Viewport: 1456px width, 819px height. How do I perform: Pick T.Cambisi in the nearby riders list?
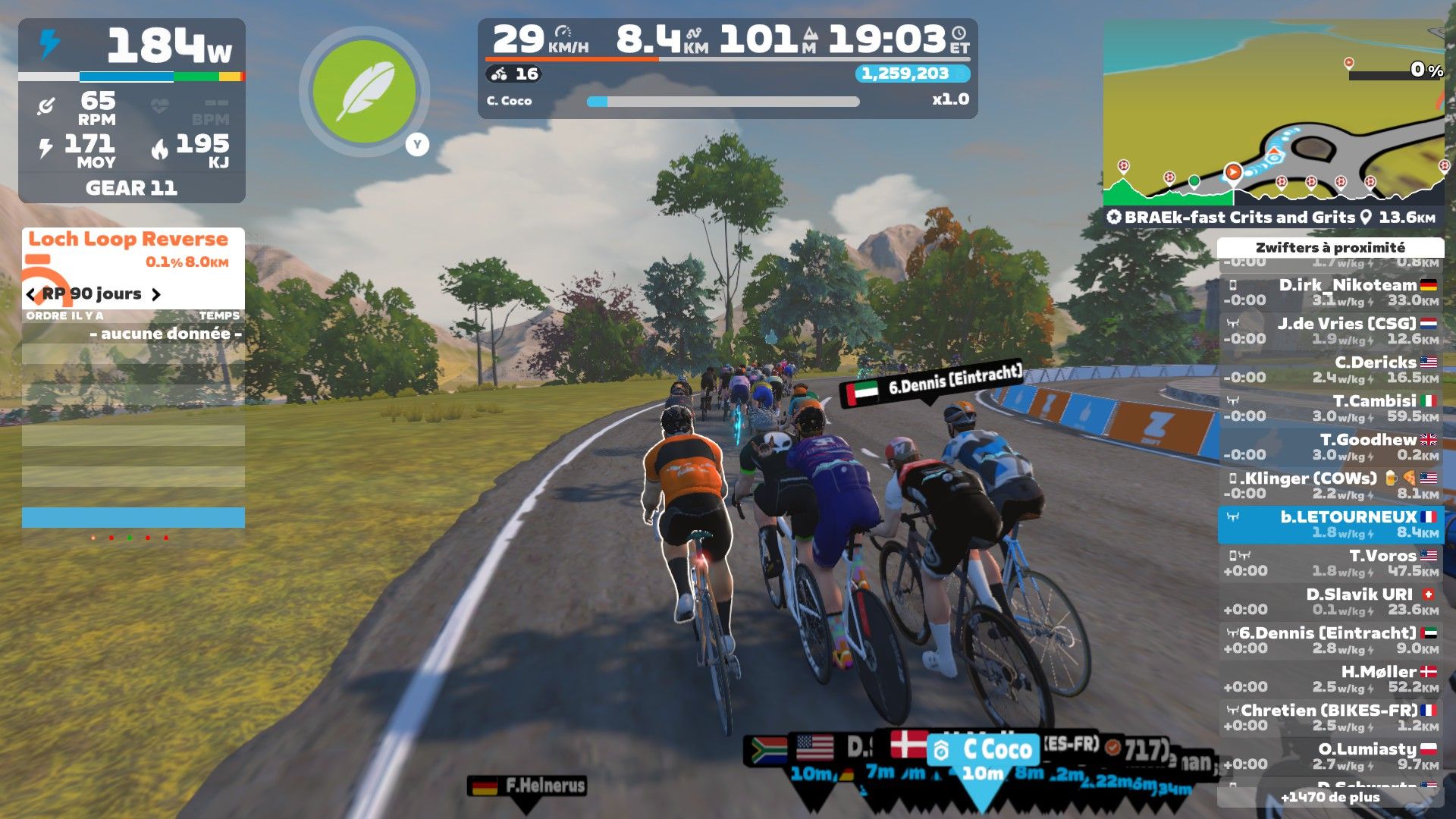click(1331, 408)
